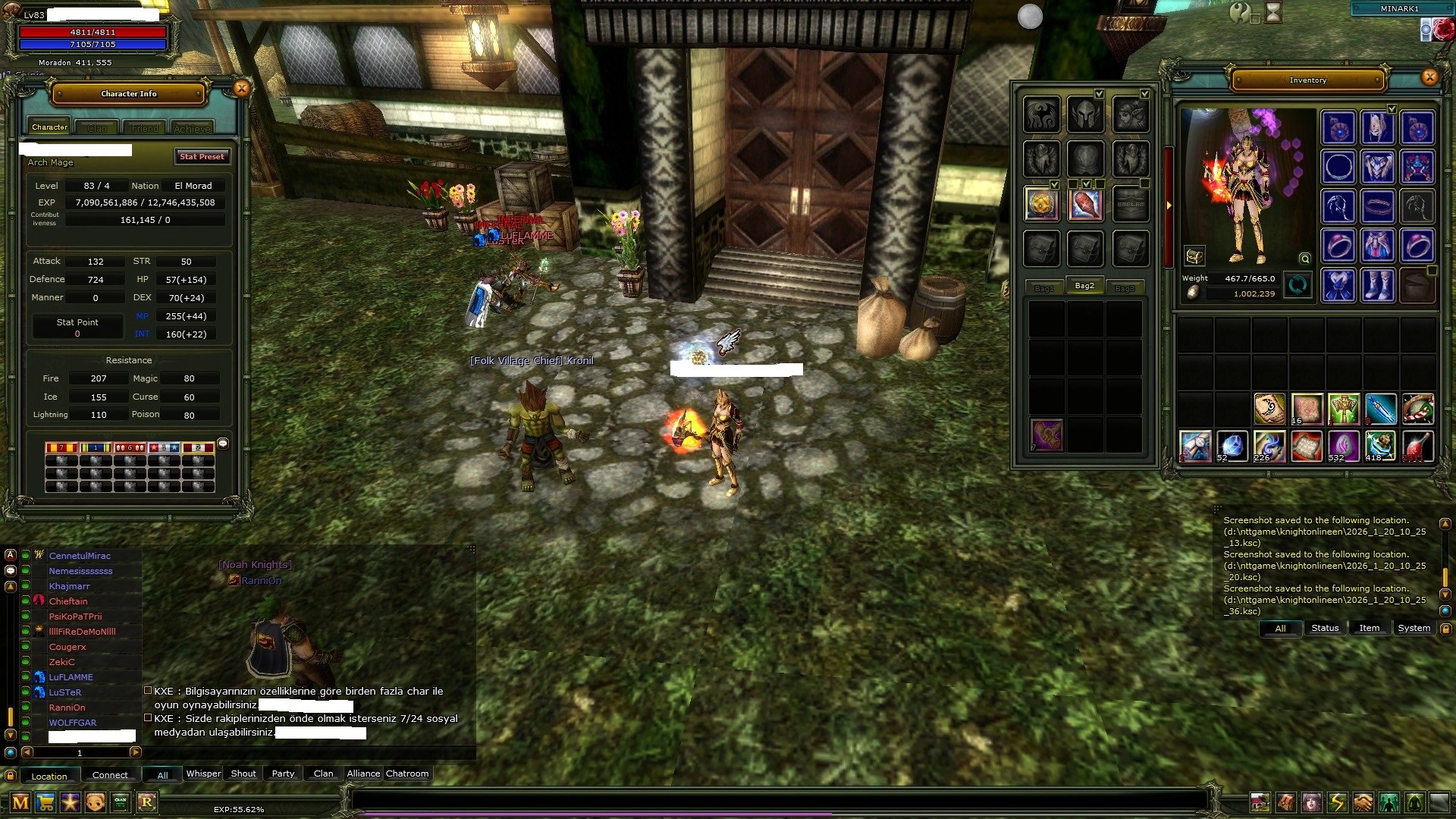
Task: Open the Chatroom tab
Action: tap(407, 773)
